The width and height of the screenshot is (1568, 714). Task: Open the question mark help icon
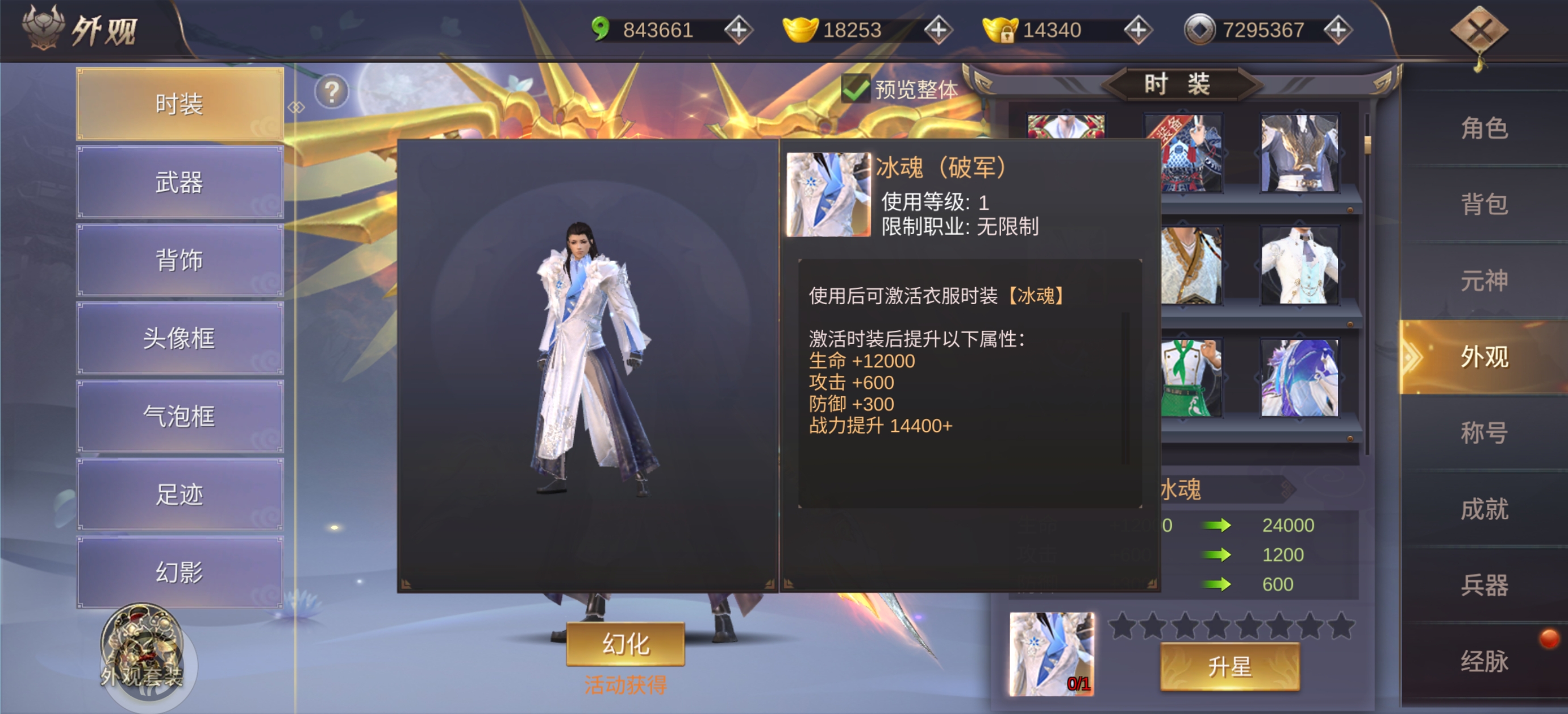[332, 92]
